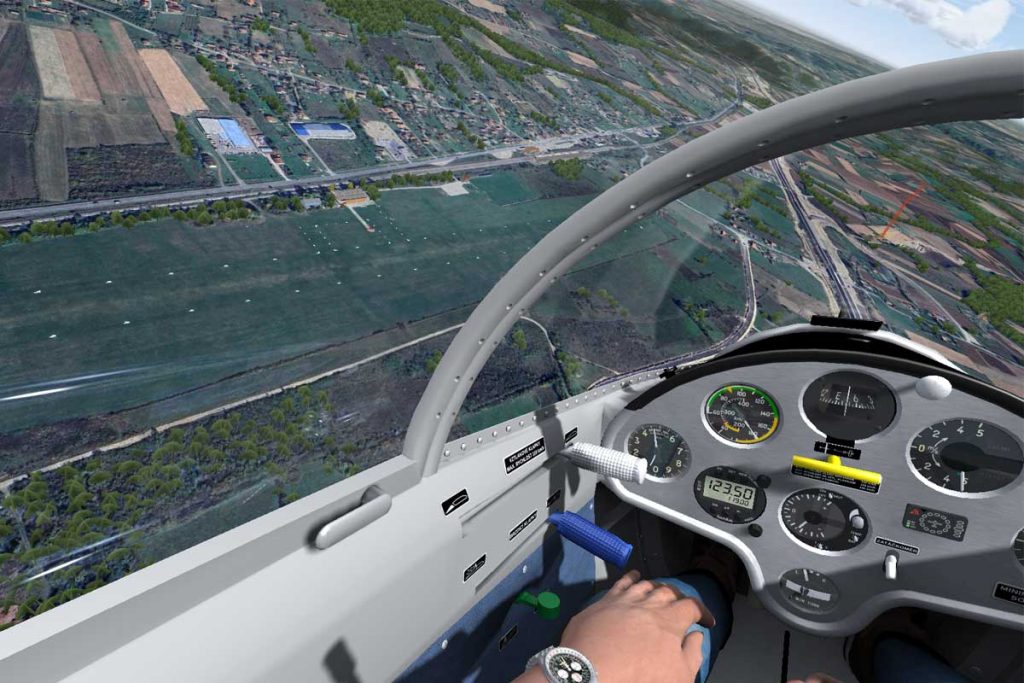1024x683 pixels.
Task: Click the radio frequency display unit
Action: (729, 493)
